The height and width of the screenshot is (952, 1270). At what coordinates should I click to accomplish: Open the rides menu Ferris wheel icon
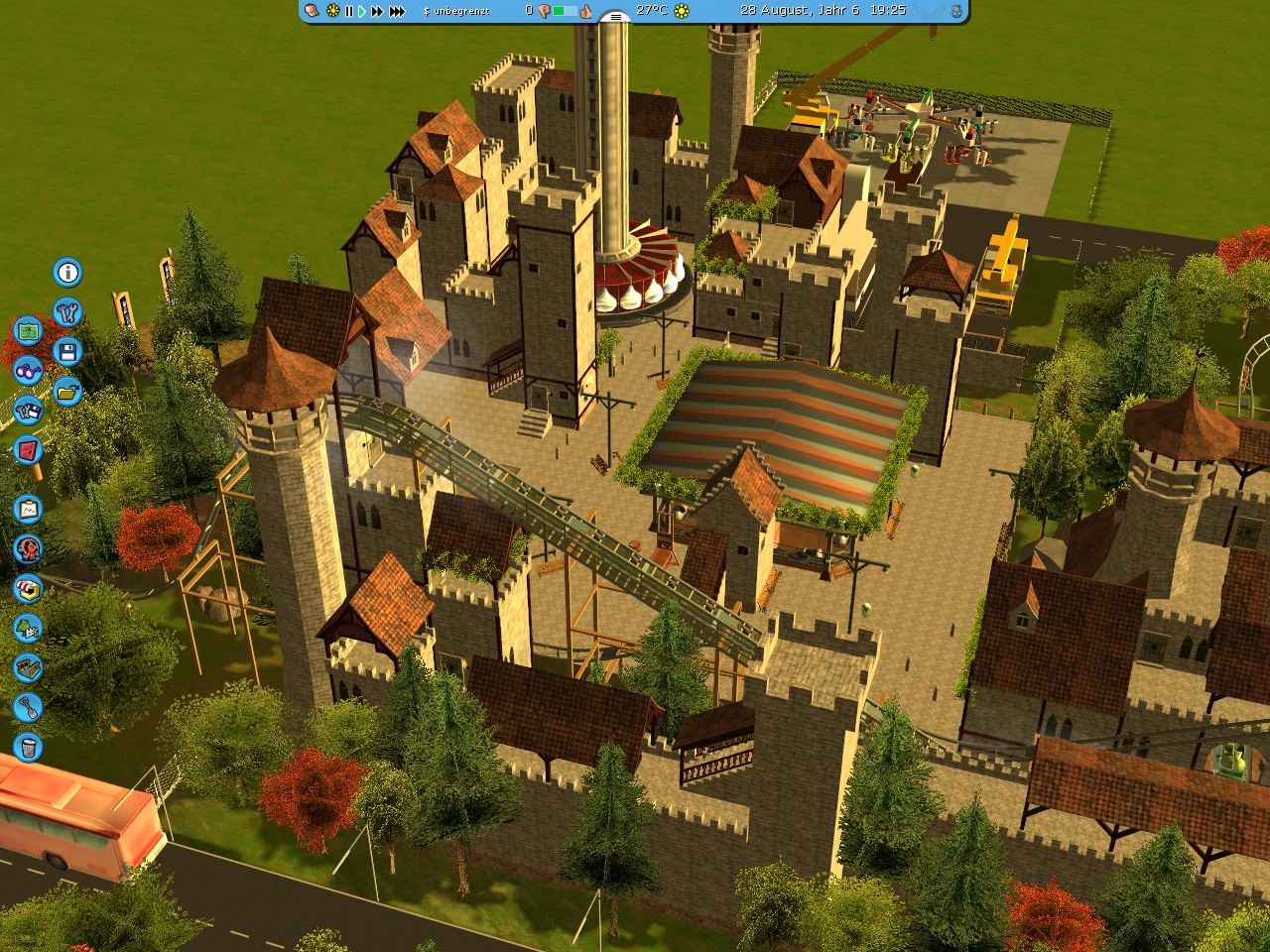(28, 548)
